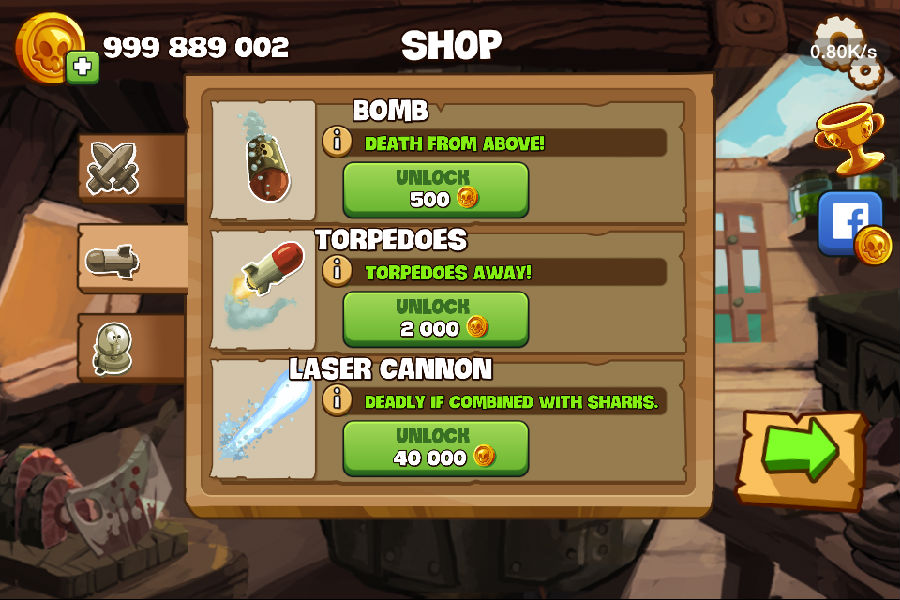Show info about the Laser Cannon
The height and width of the screenshot is (600, 900).
pos(338,400)
